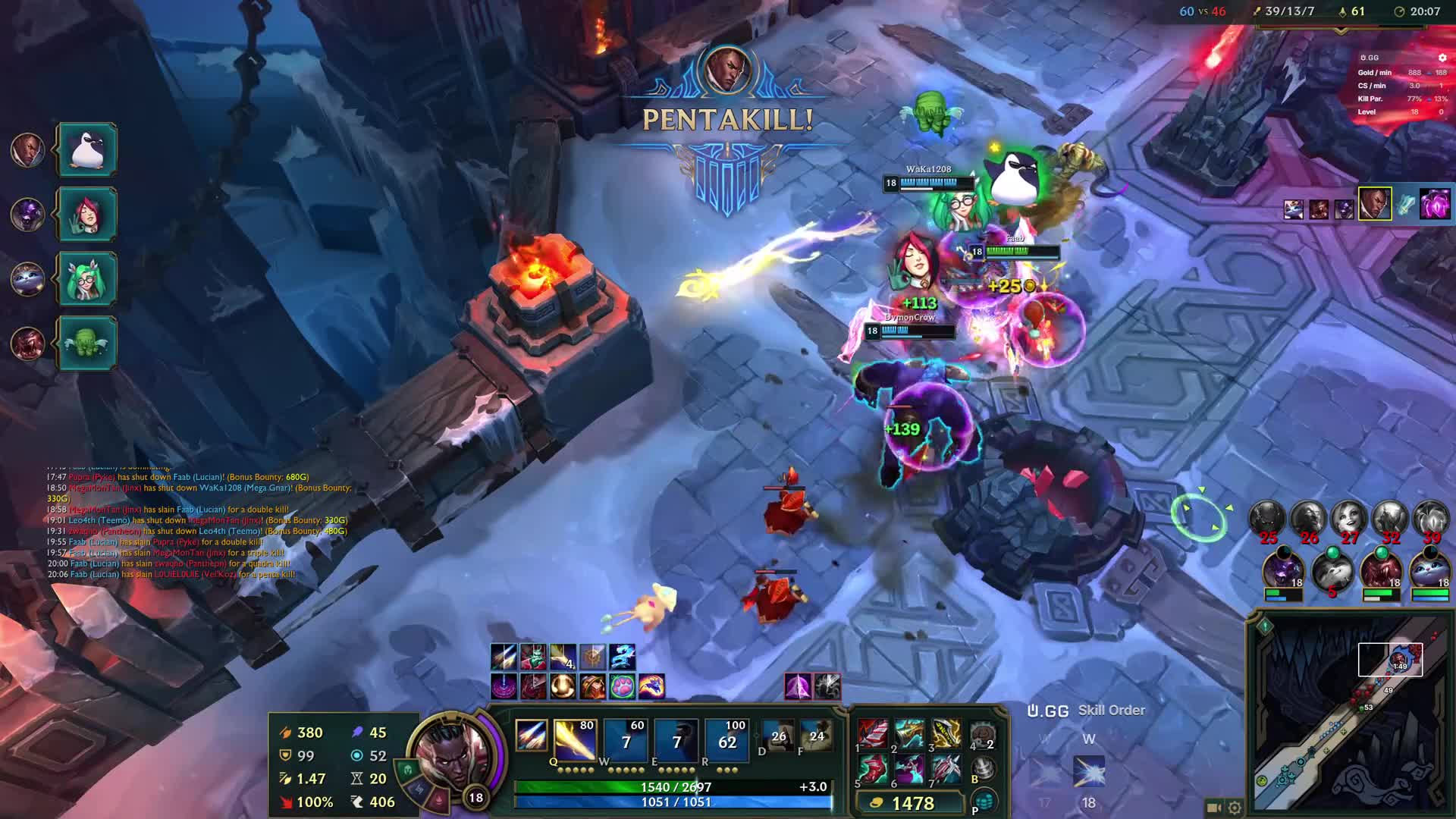
Task: Click the Recall button
Action: [983, 768]
